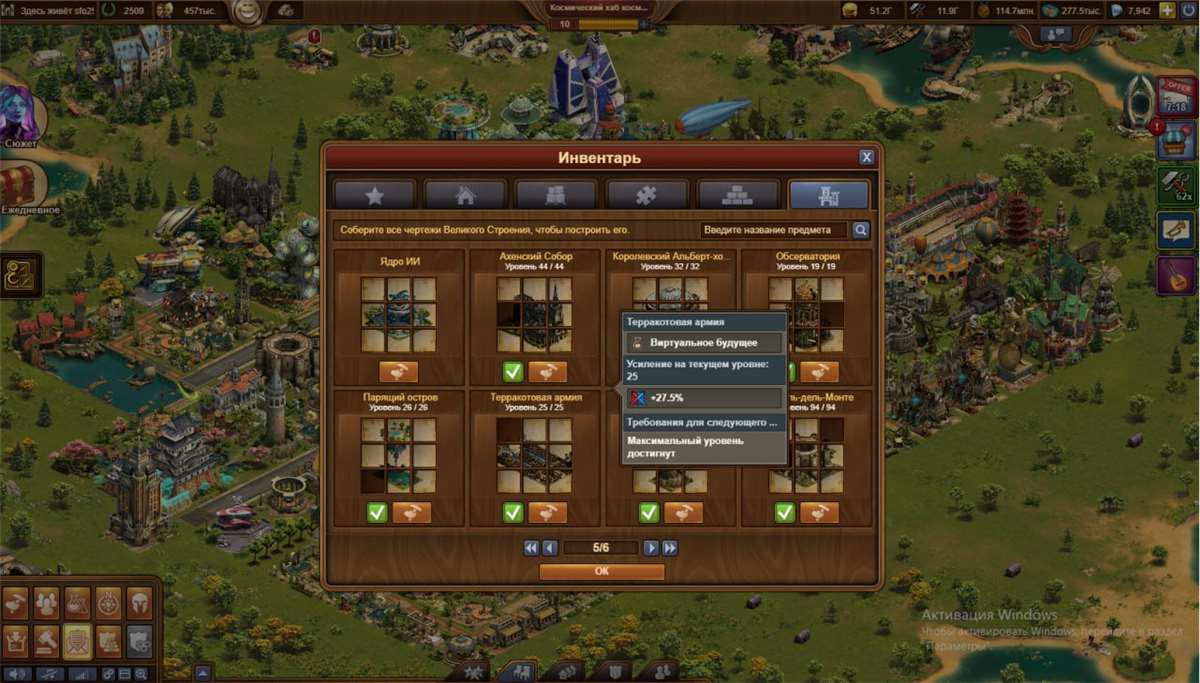Viewport: 1200px width, 683px height.
Task: Click the power button in top corner
Action: pyautogui.click(x=1189, y=10)
